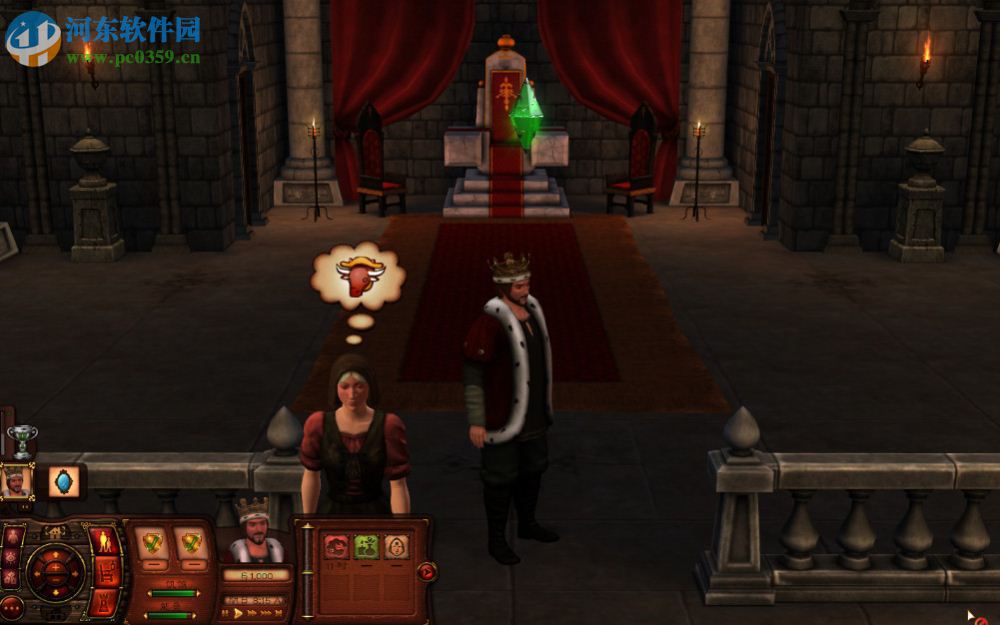Open the silver trophy achievements icon
The image size is (1000, 625).
click(x=21, y=440)
